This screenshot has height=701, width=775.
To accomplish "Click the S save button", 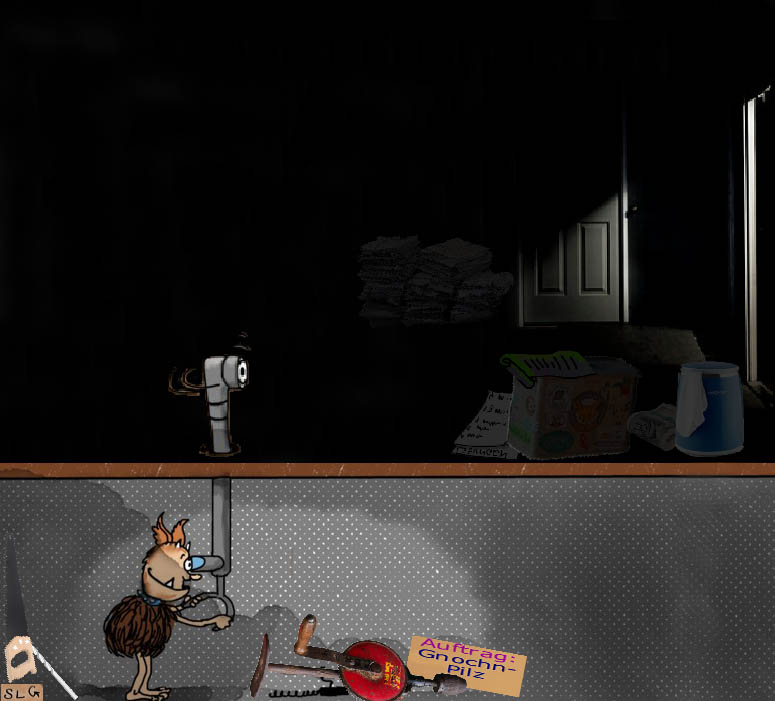I will pyautogui.click(x=7, y=692).
